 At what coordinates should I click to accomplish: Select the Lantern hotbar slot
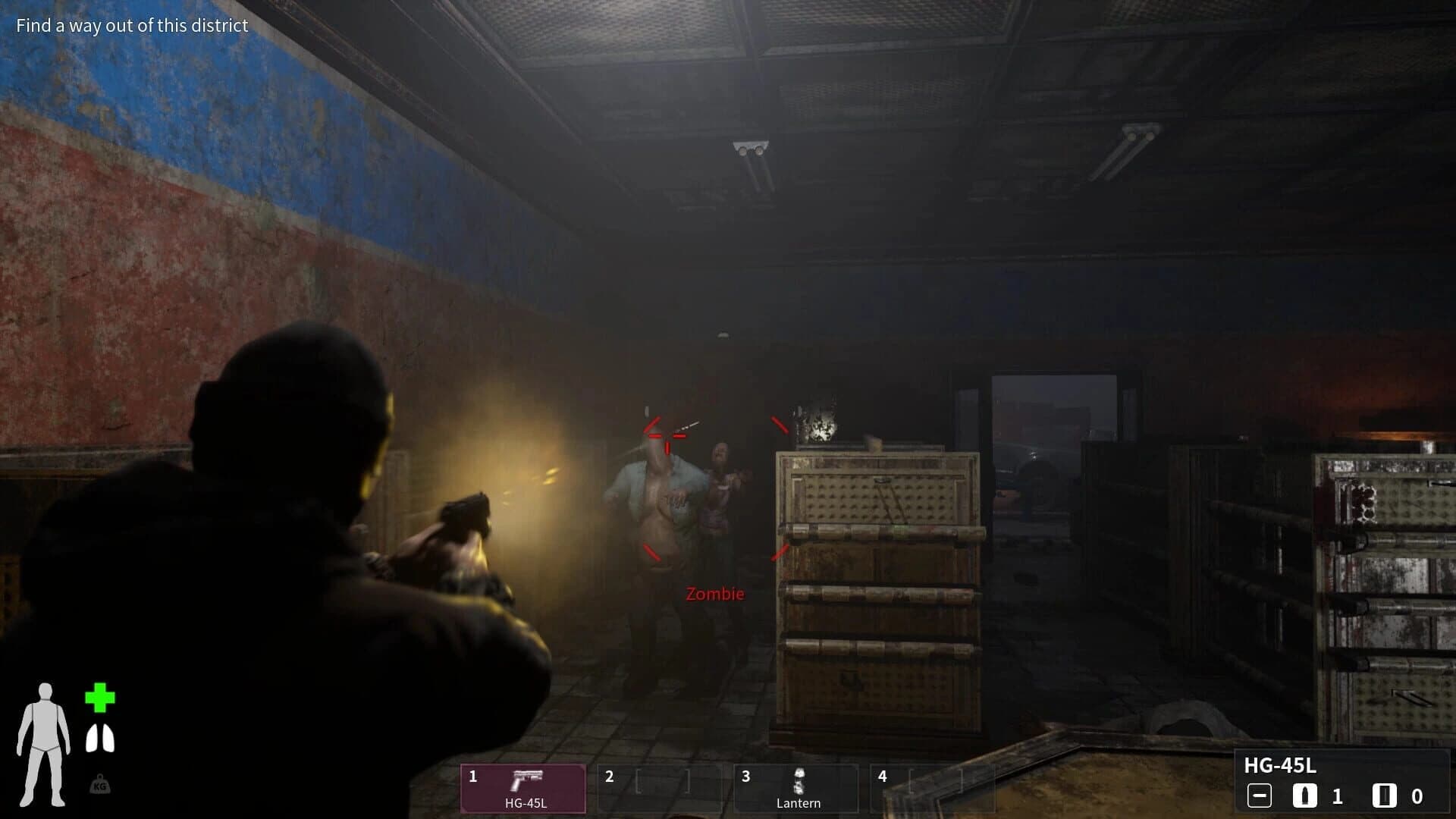tap(796, 788)
